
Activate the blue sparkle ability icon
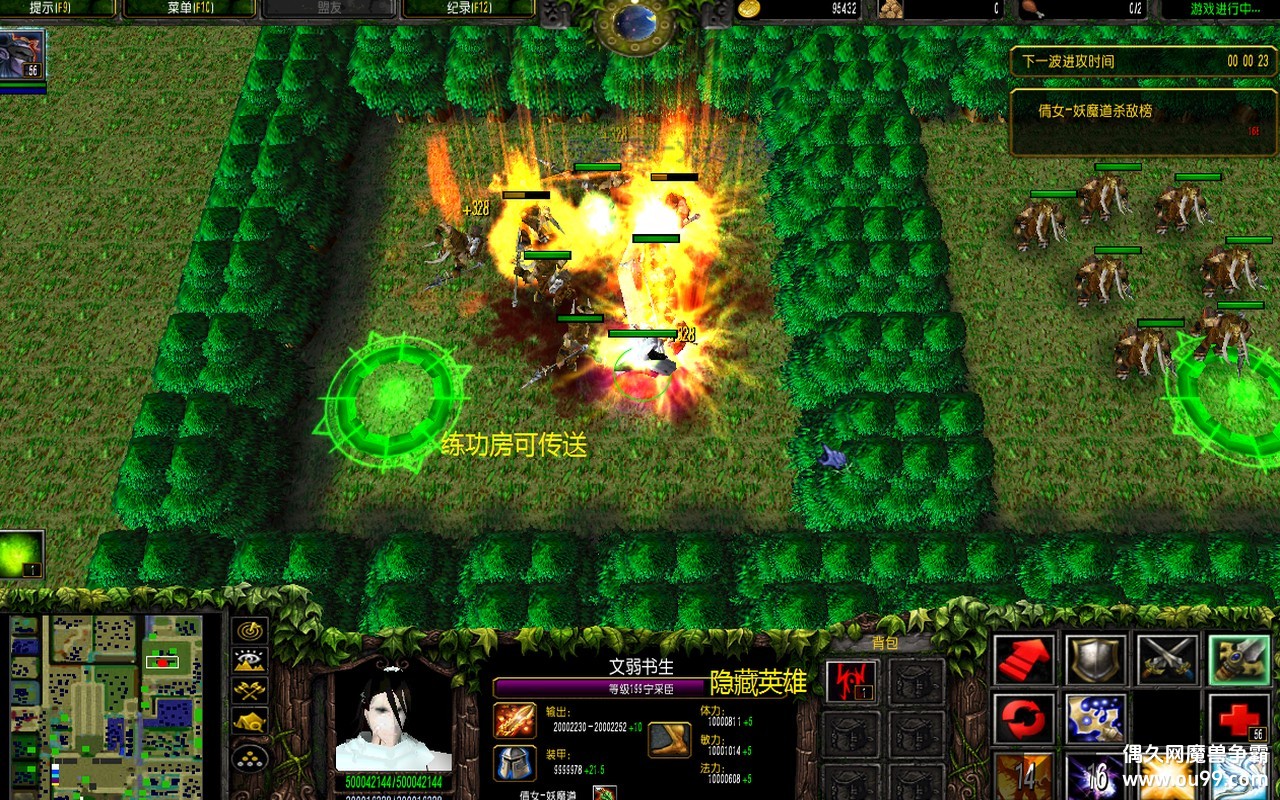pos(1096,719)
